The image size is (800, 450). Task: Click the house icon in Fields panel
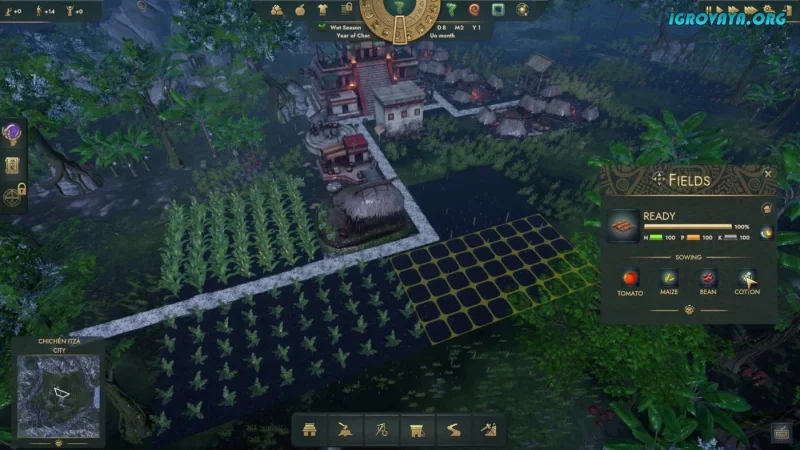click(766, 209)
